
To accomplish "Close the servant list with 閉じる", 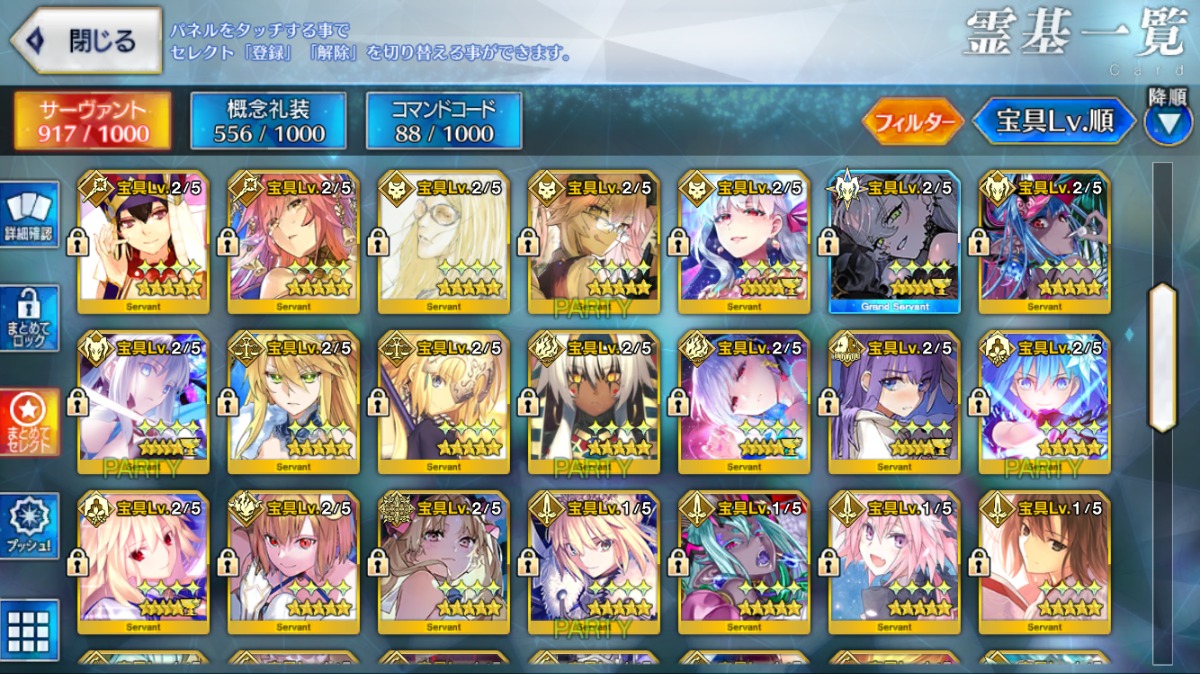I will pos(87,41).
